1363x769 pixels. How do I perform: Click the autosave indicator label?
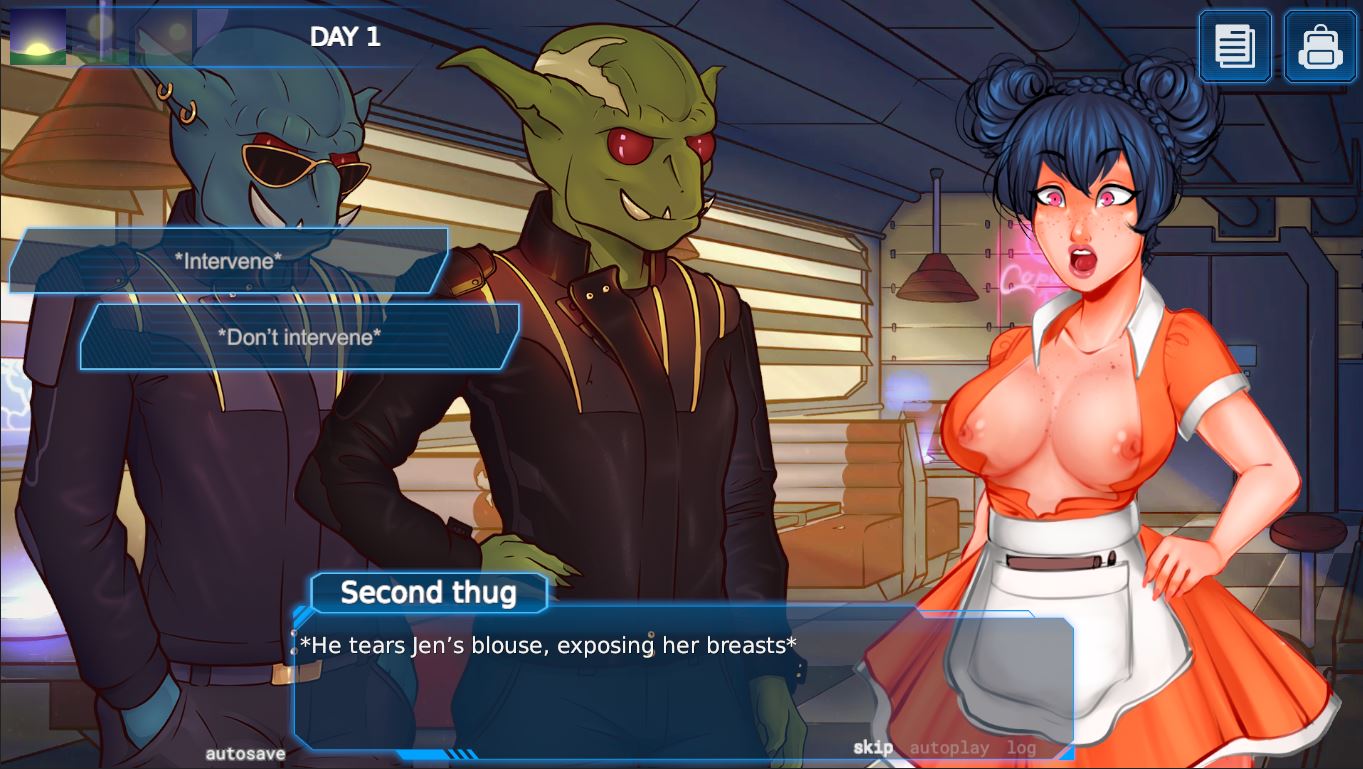[x=246, y=753]
